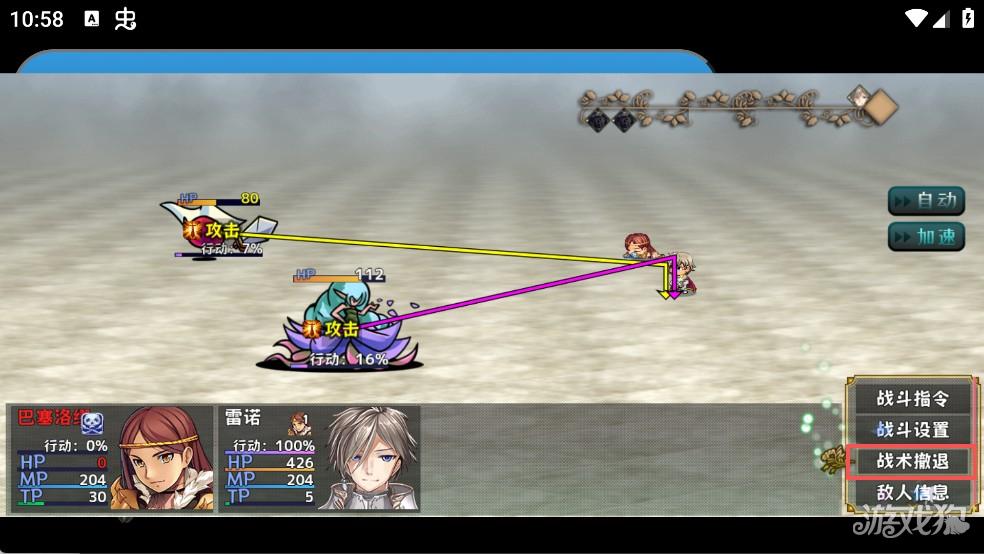Activate the 加速 speed-up button

tap(926, 237)
